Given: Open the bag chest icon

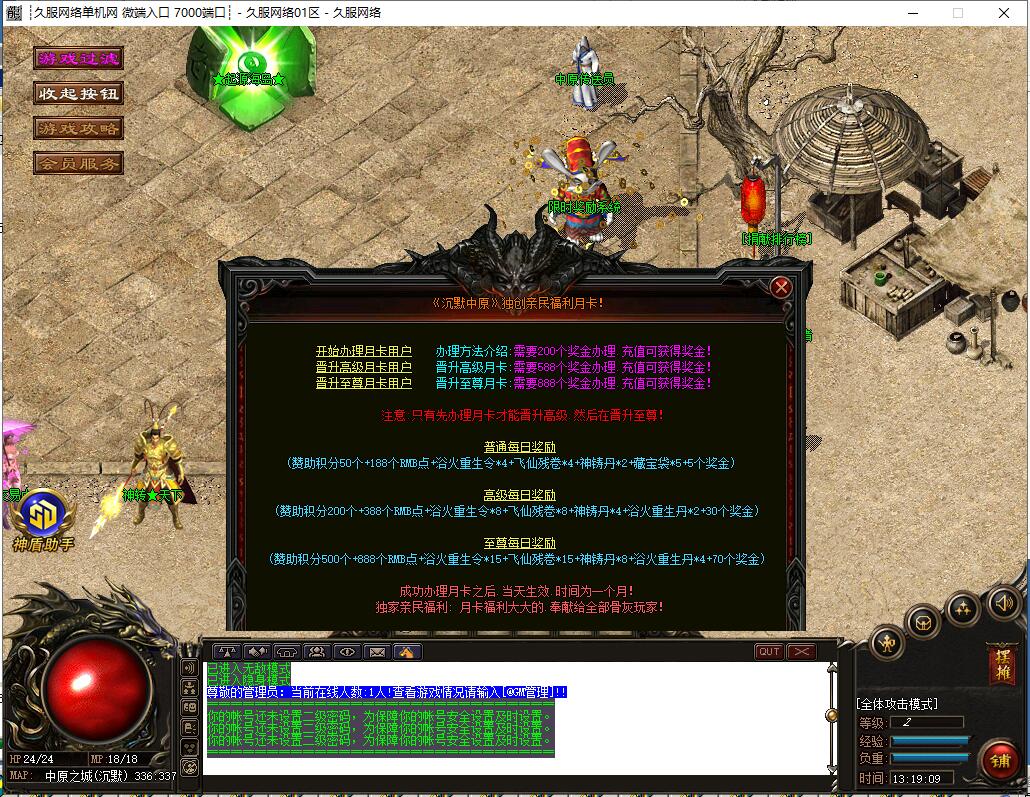Looking at the screenshot, I should 923,623.
